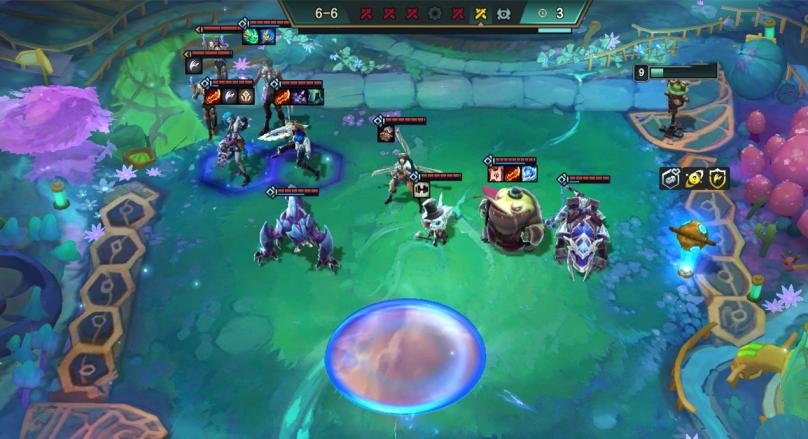Open the hexagon augment icon with a heart
Image resolution: width=808 pixels, height=439 pixels.
[671, 179]
